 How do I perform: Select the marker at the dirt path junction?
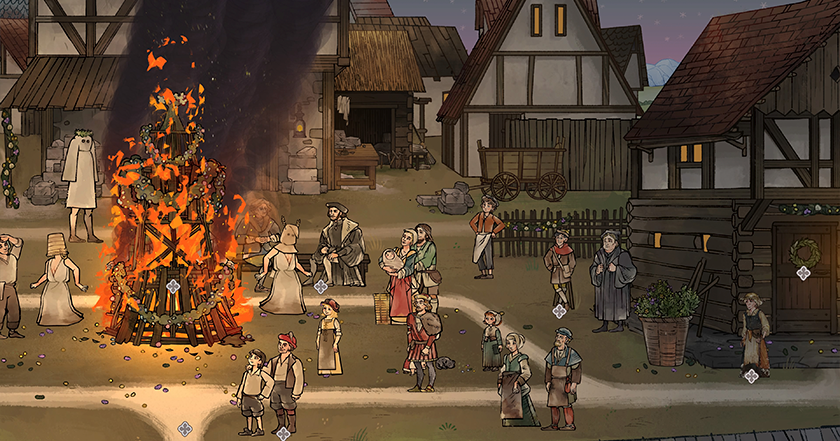(x=185, y=429)
